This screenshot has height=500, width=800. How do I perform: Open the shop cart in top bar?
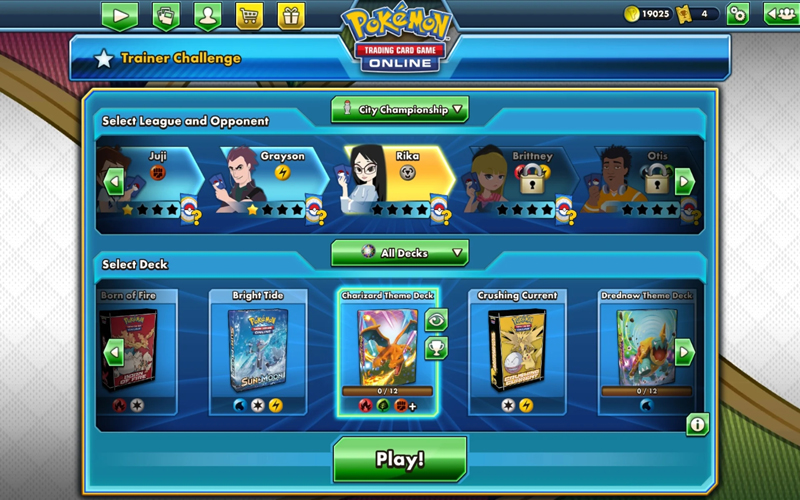coord(249,15)
